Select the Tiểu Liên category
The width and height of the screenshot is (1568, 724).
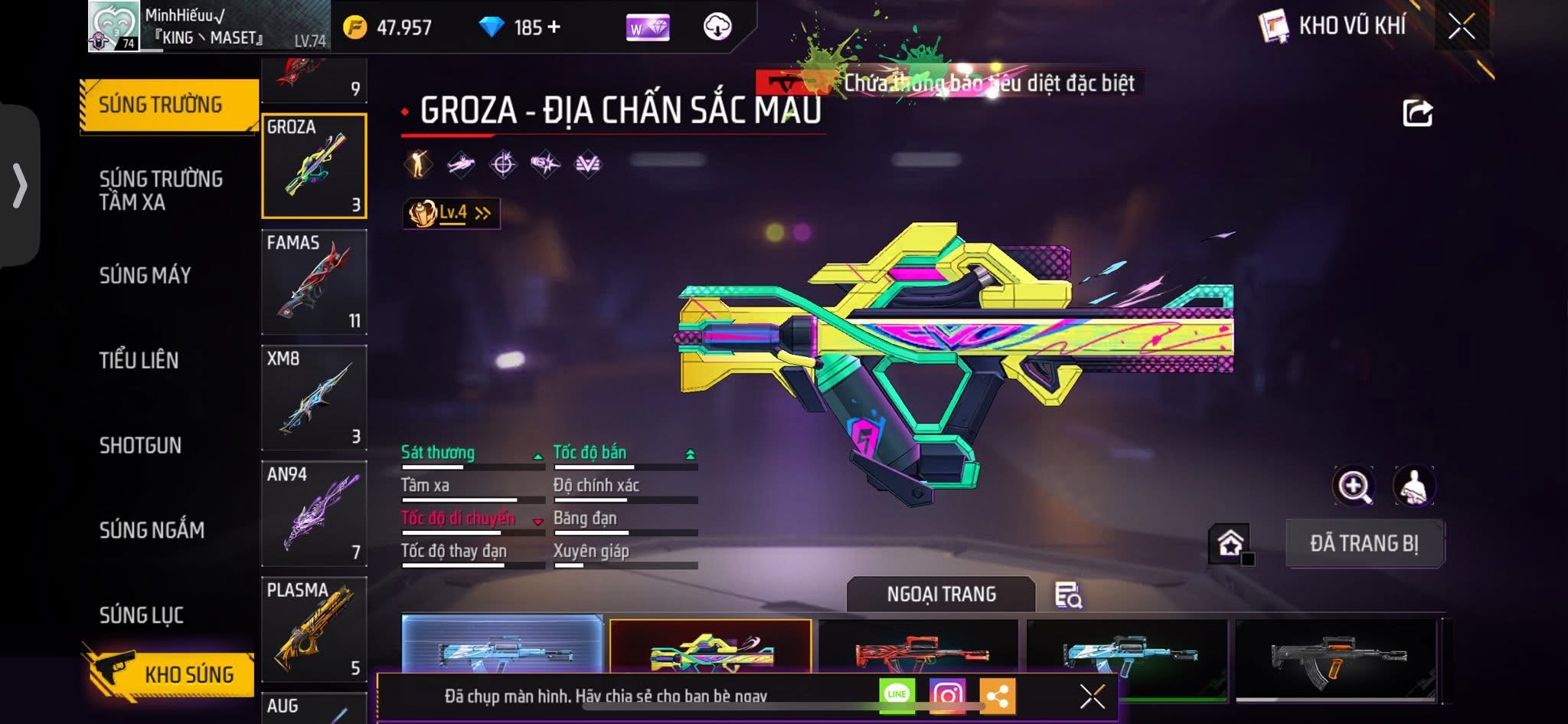click(x=139, y=360)
